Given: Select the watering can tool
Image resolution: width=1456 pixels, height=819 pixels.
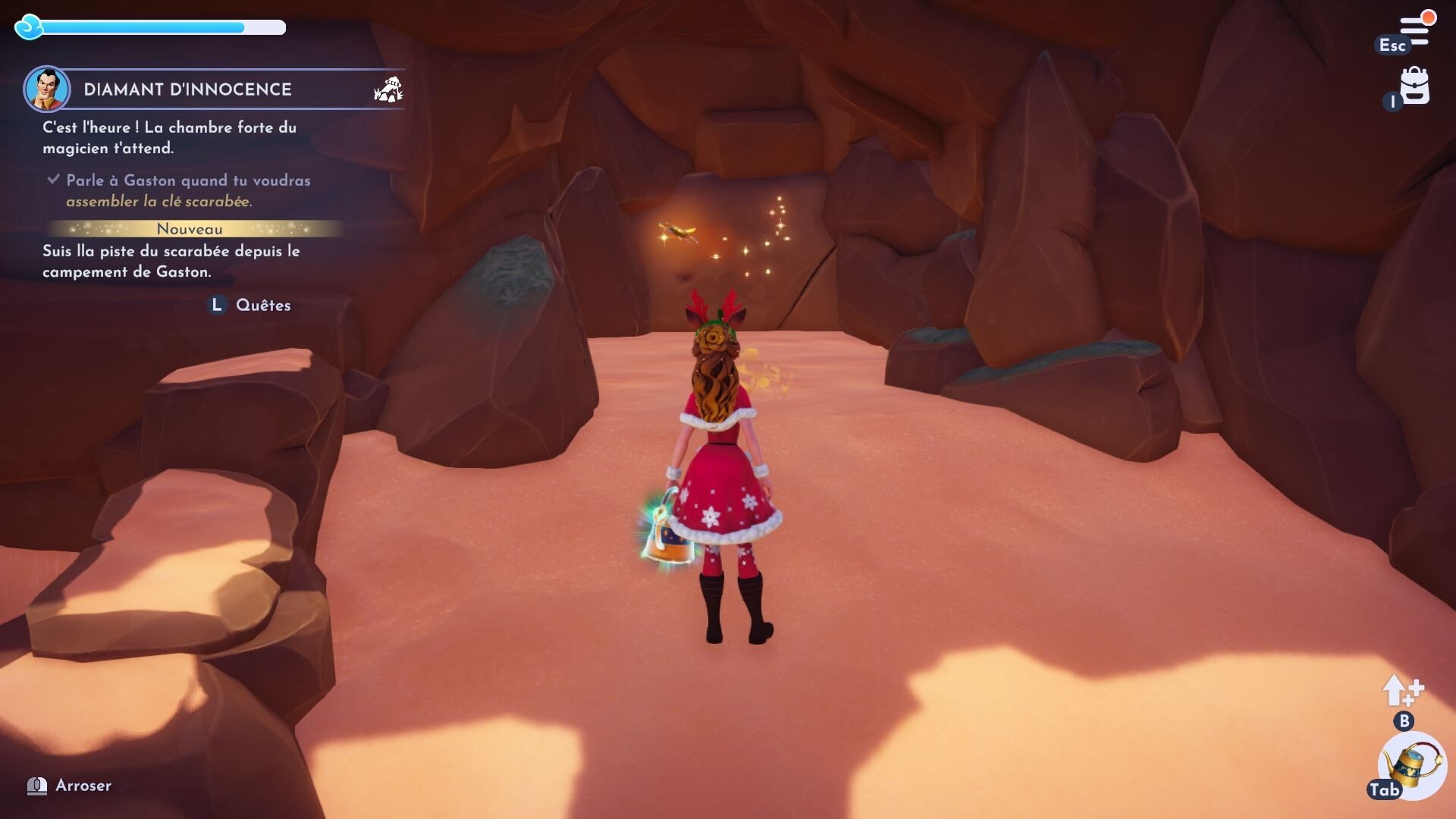Looking at the screenshot, I should (x=1413, y=766).
